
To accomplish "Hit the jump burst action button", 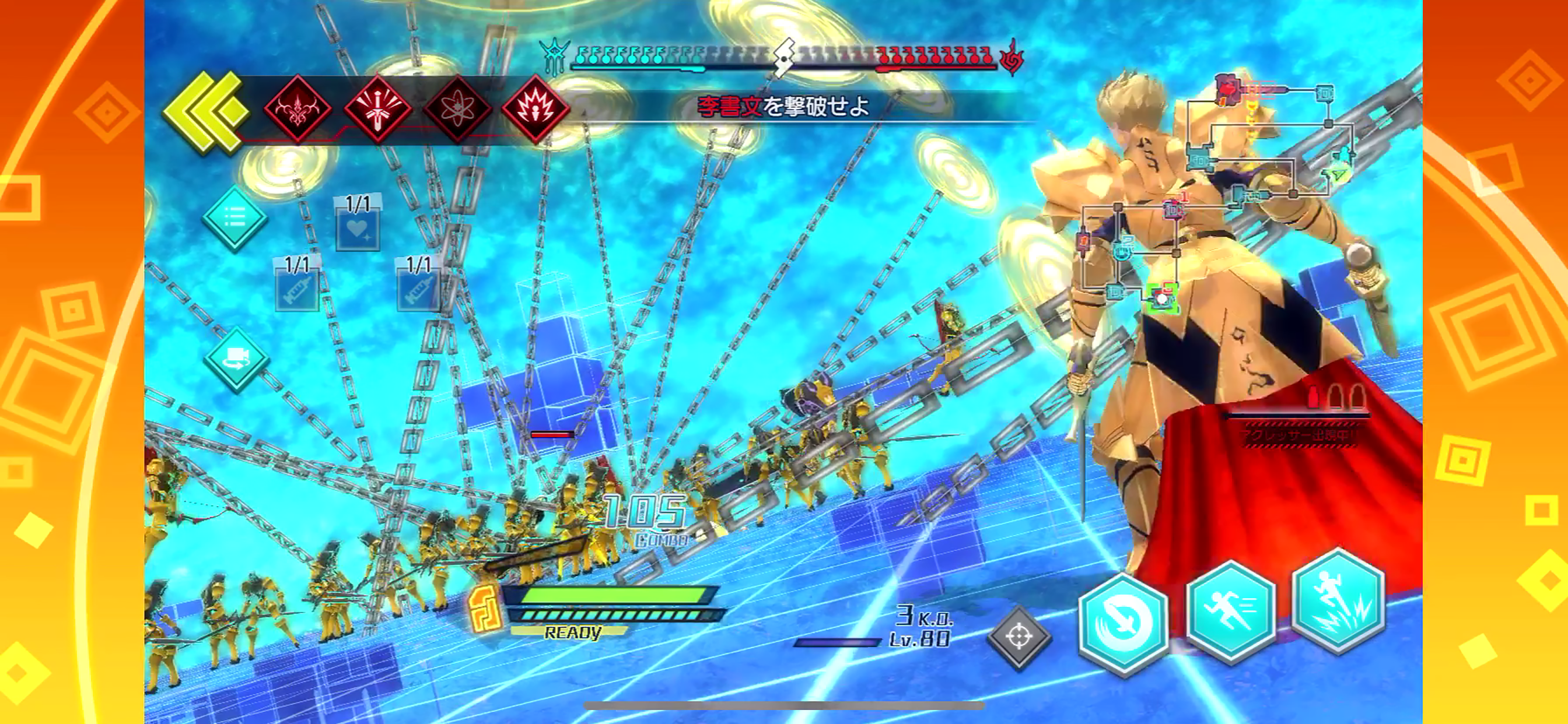I will point(1339,600).
